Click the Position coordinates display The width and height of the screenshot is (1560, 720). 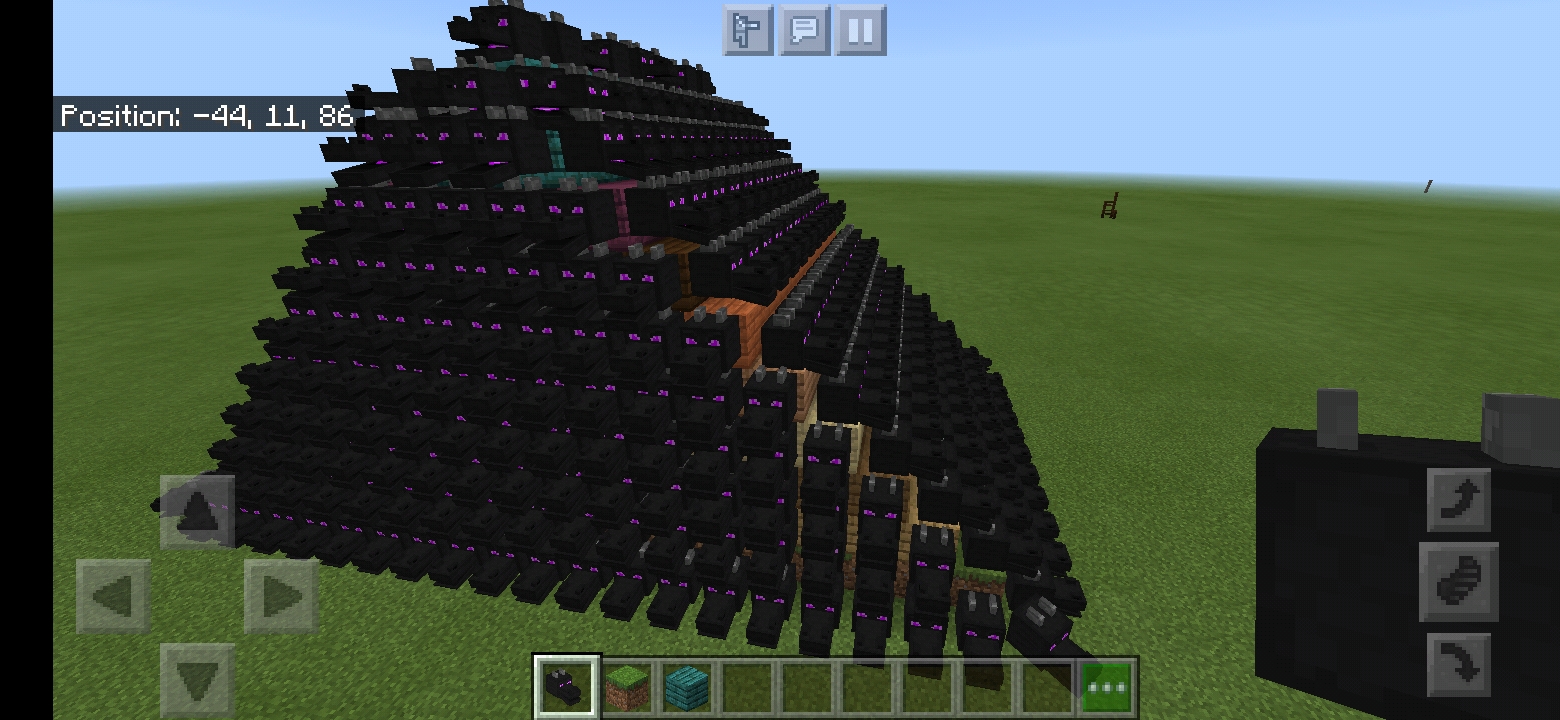coord(205,115)
